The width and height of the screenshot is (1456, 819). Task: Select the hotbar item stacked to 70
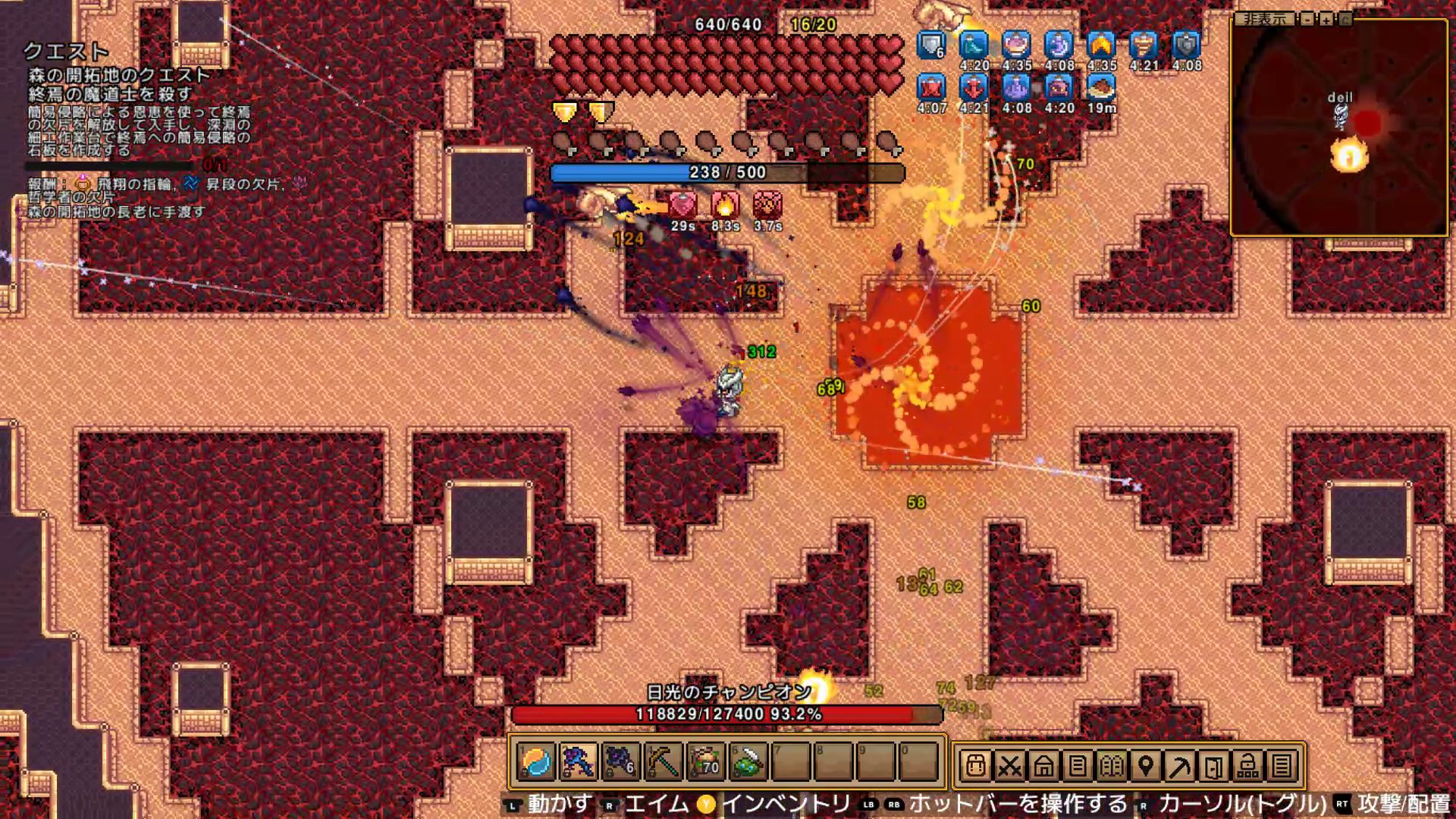tap(705, 762)
